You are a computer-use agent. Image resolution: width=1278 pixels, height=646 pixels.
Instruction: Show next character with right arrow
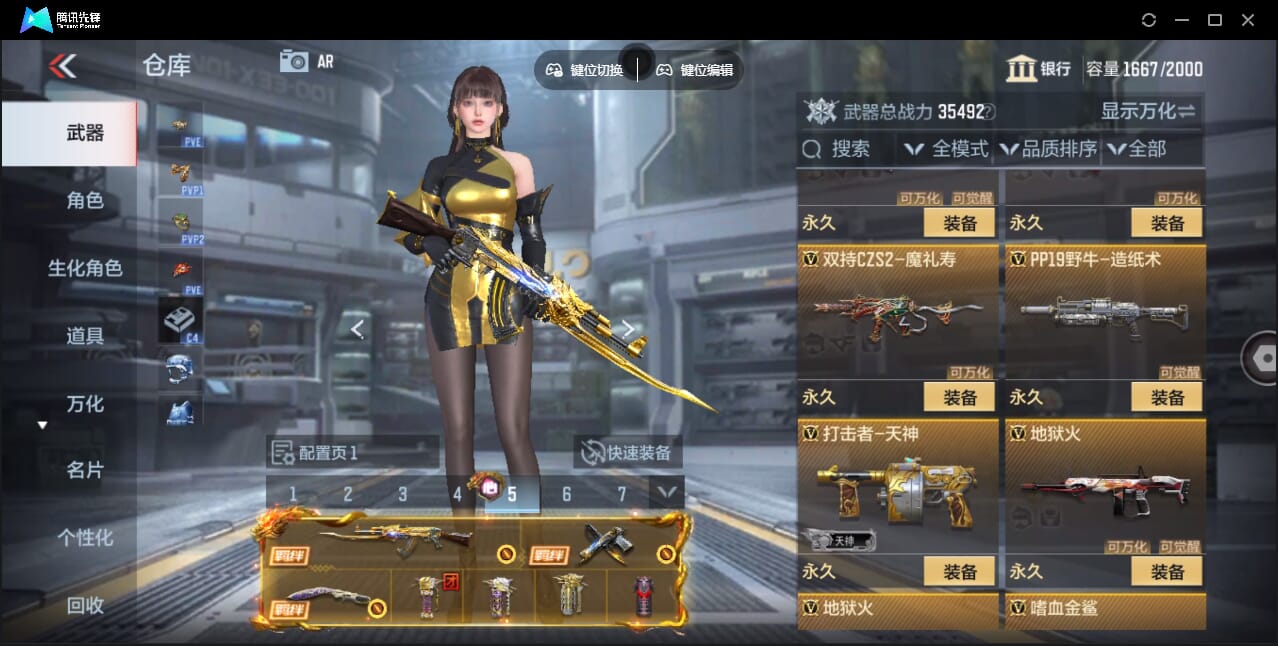(x=628, y=328)
